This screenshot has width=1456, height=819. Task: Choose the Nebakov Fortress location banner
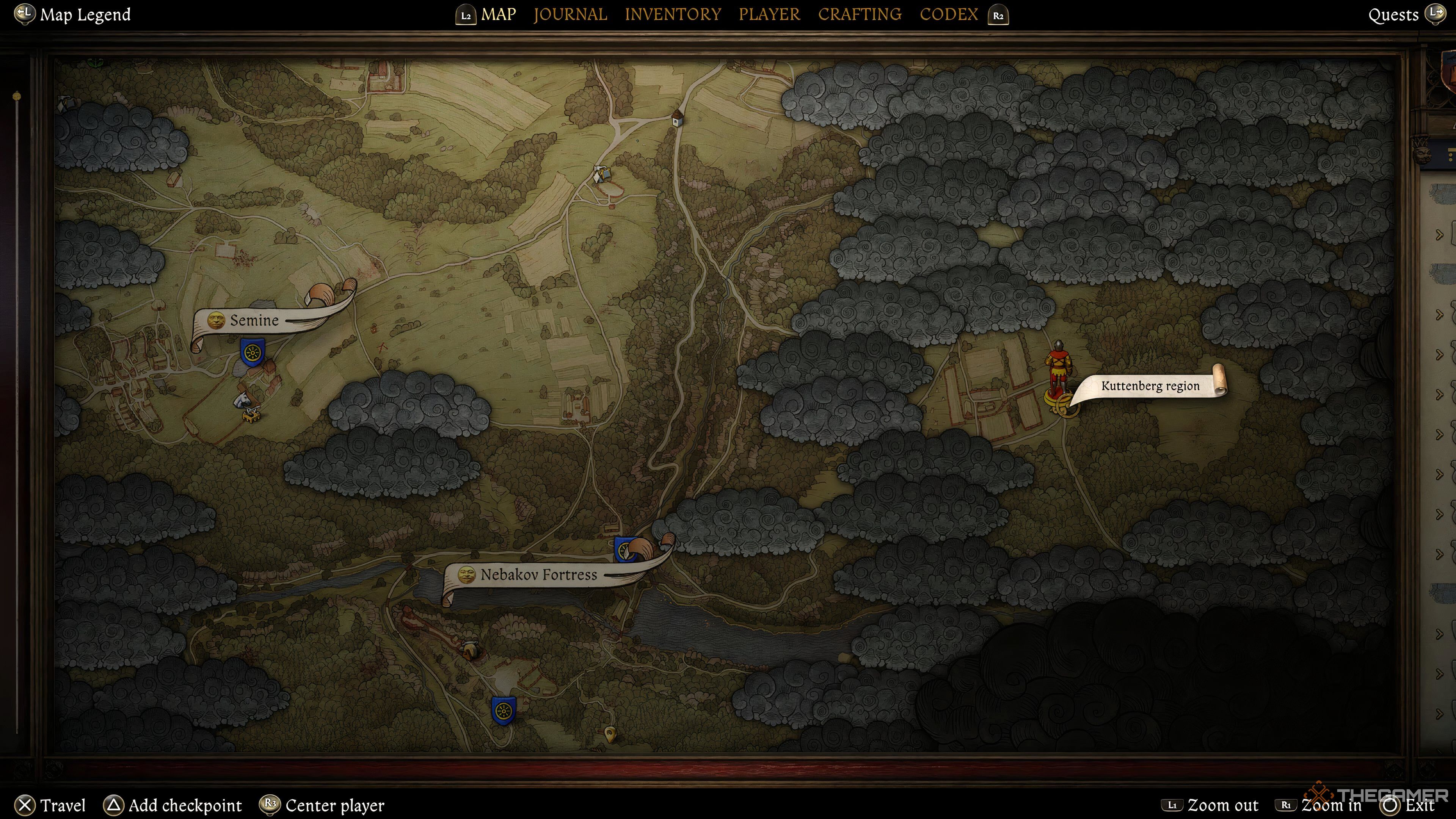tap(538, 575)
